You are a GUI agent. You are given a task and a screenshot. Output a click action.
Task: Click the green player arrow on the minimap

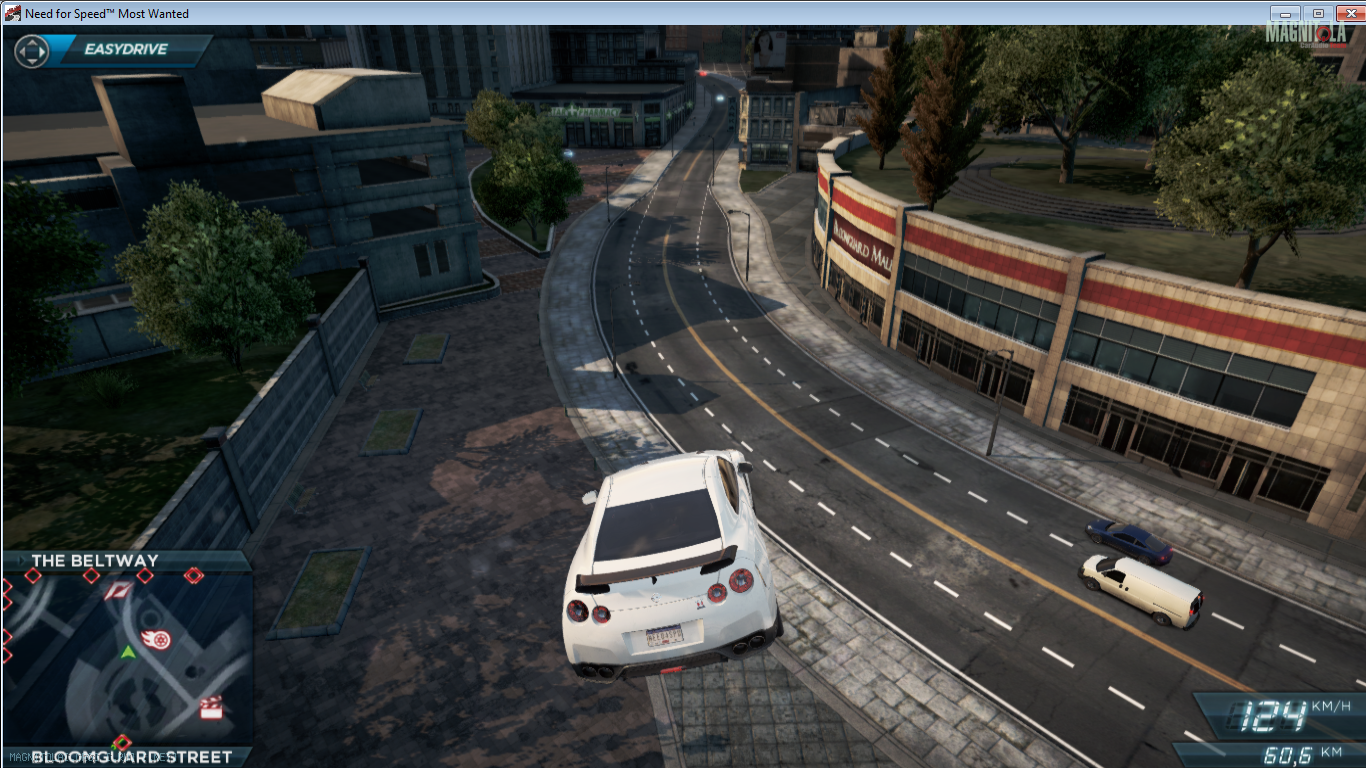click(128, 652)
